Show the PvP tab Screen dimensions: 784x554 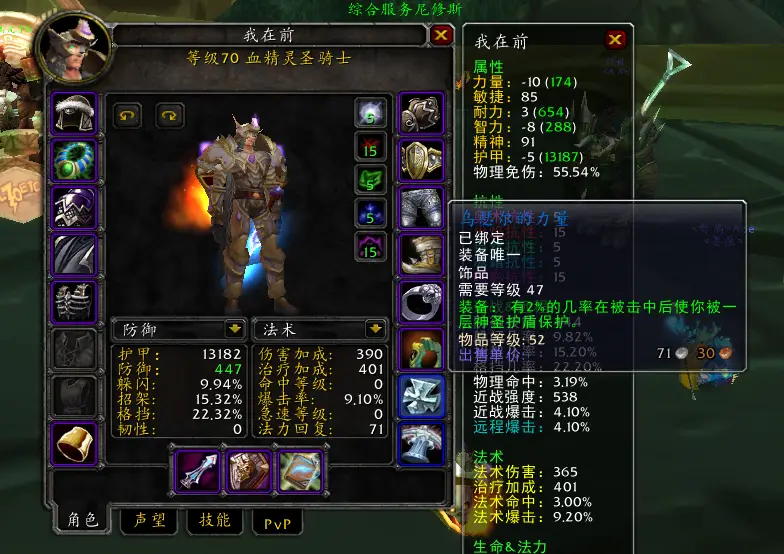tap(277, 521)
